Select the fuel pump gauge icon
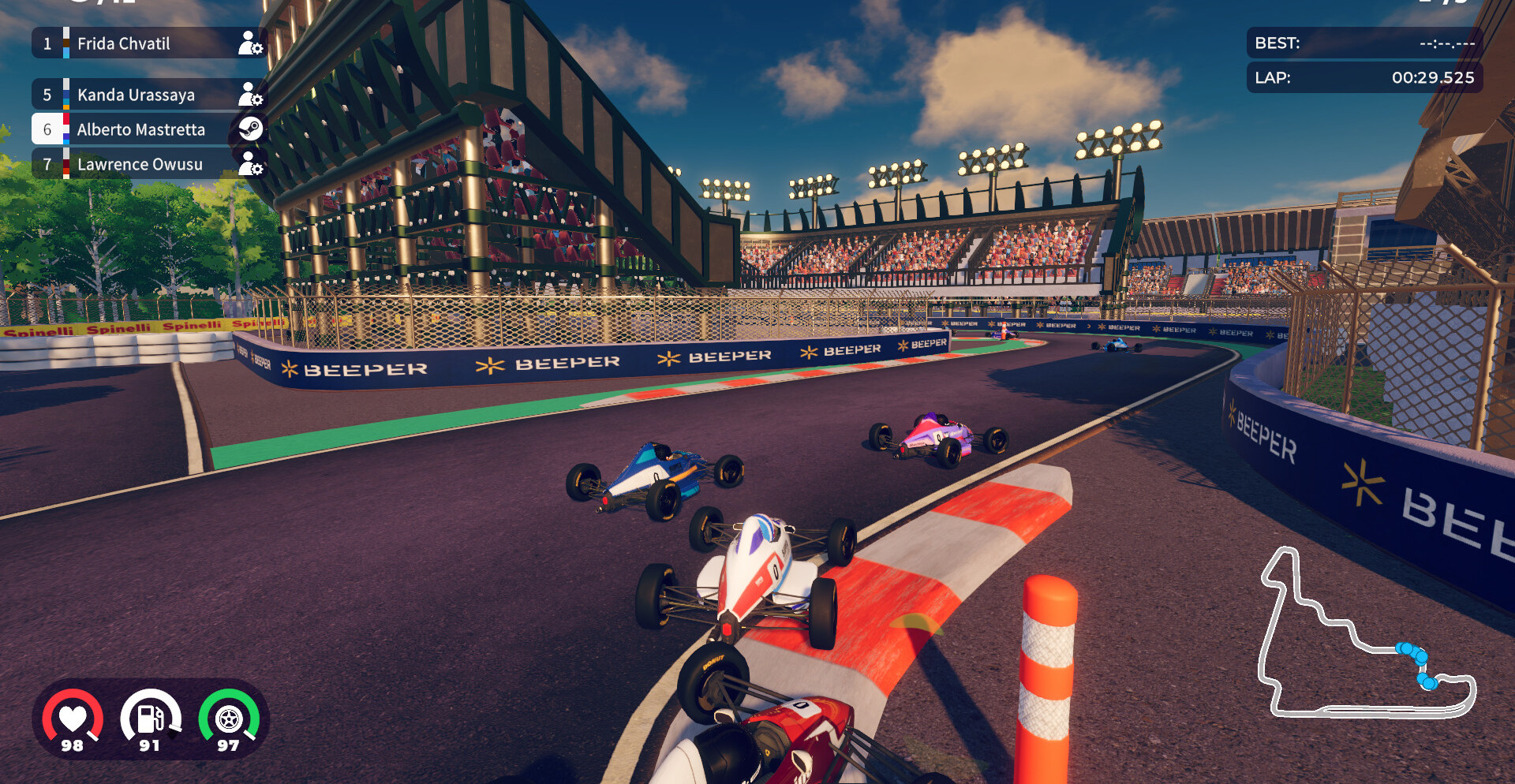This screenshot has height=784, width=1515. point(150,718)
